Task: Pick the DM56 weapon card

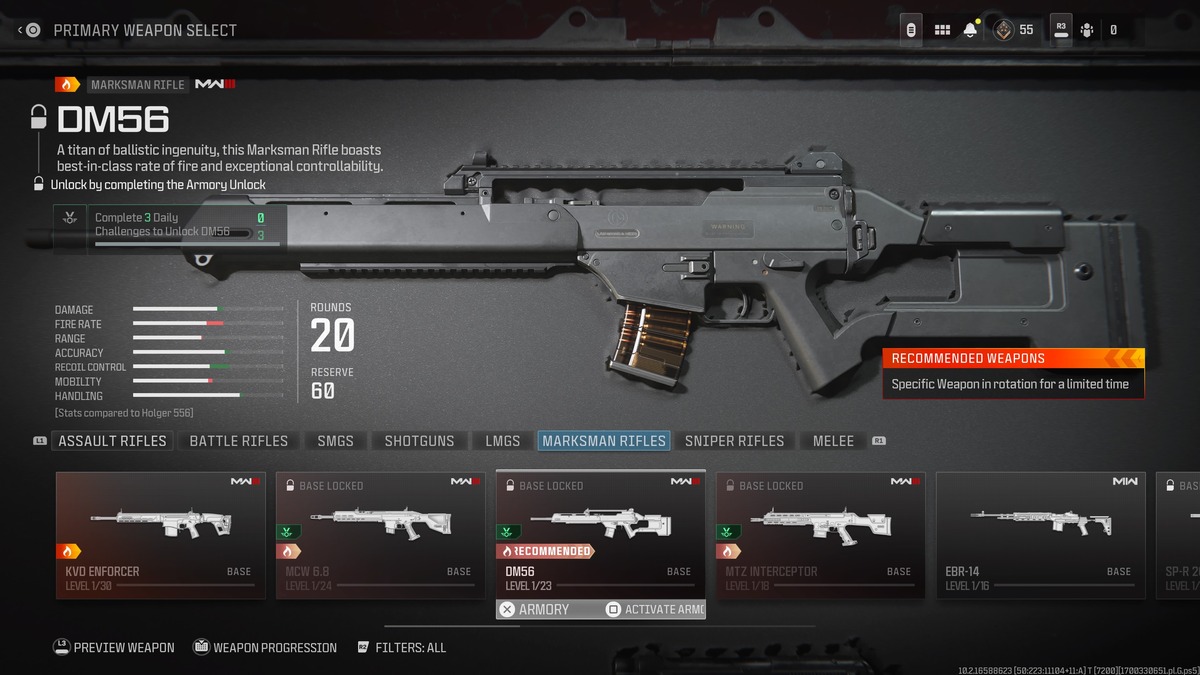Action: [601, 535]
